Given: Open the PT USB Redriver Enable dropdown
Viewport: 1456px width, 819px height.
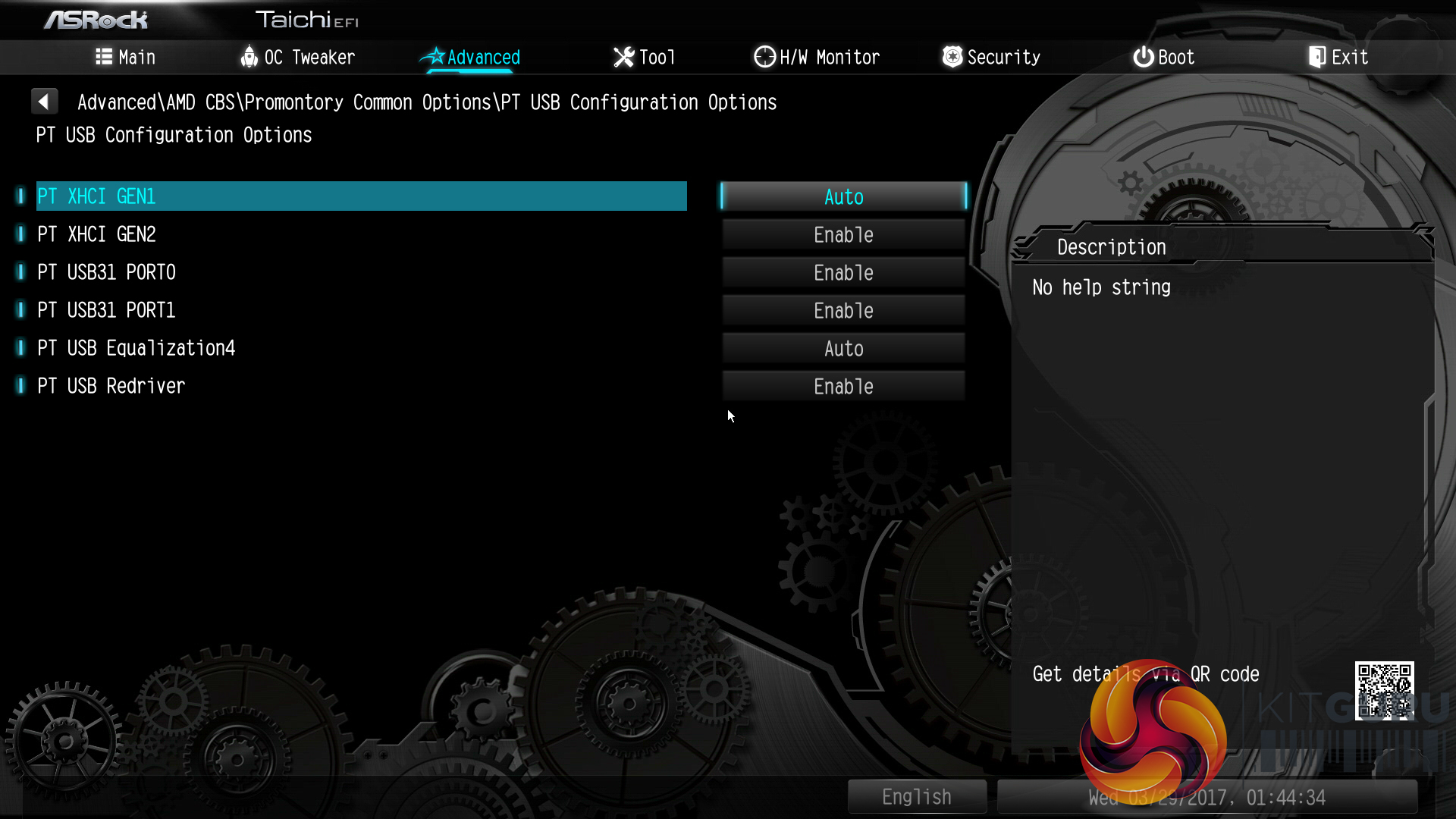Looking at the screenshot, I should point(843,387).
